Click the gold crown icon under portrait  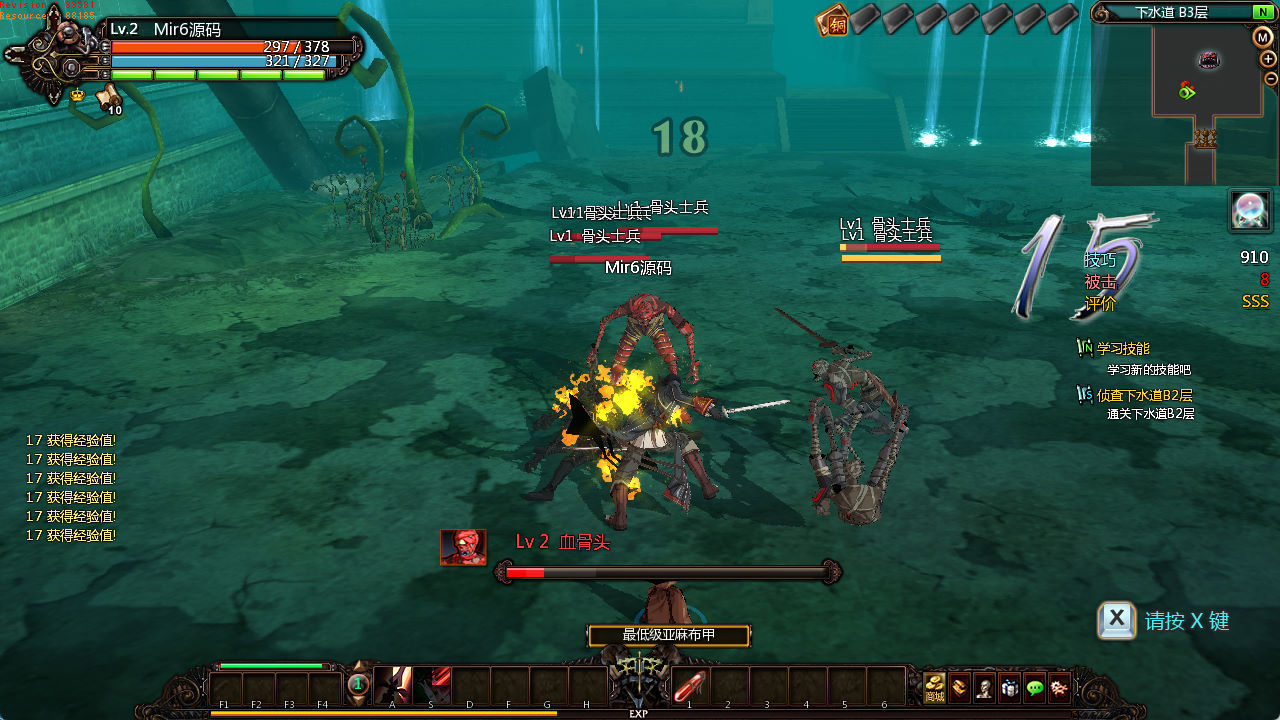[x=77, y=95]
